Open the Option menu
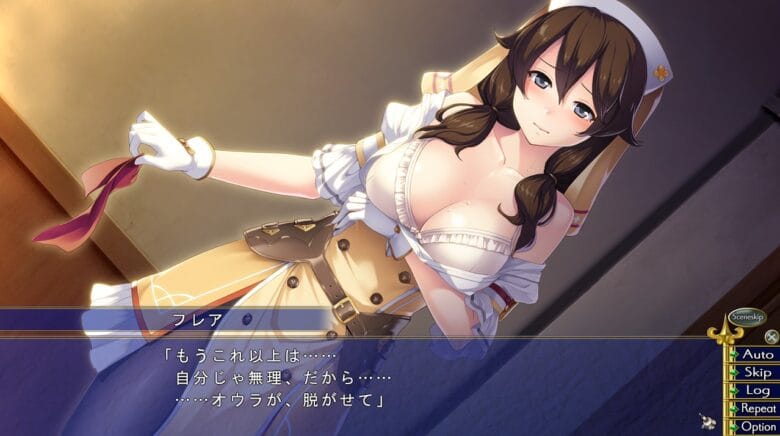The height and width of the screenshot is (436, 780). pos(756,426)
